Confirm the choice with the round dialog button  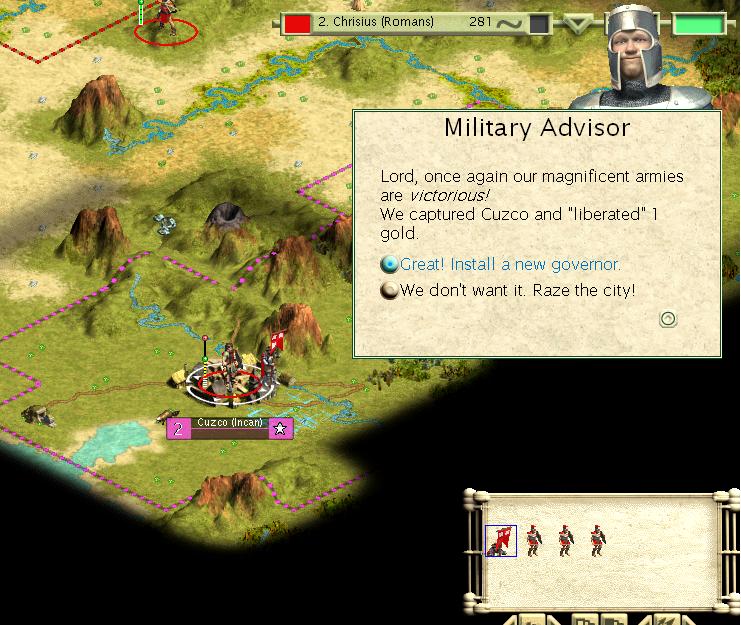click(668, 319)
